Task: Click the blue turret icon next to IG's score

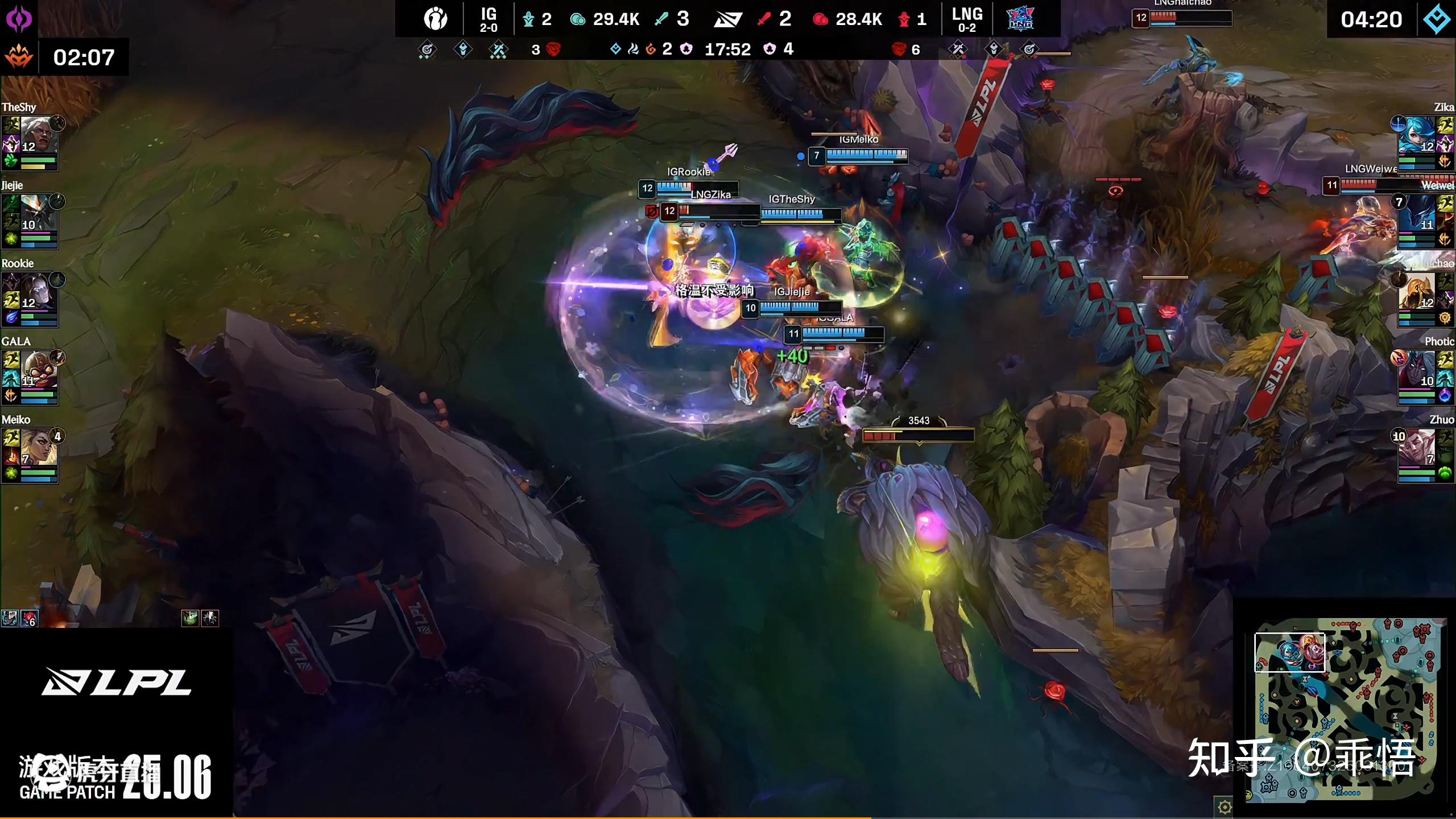Action: (x=529, y=19)
